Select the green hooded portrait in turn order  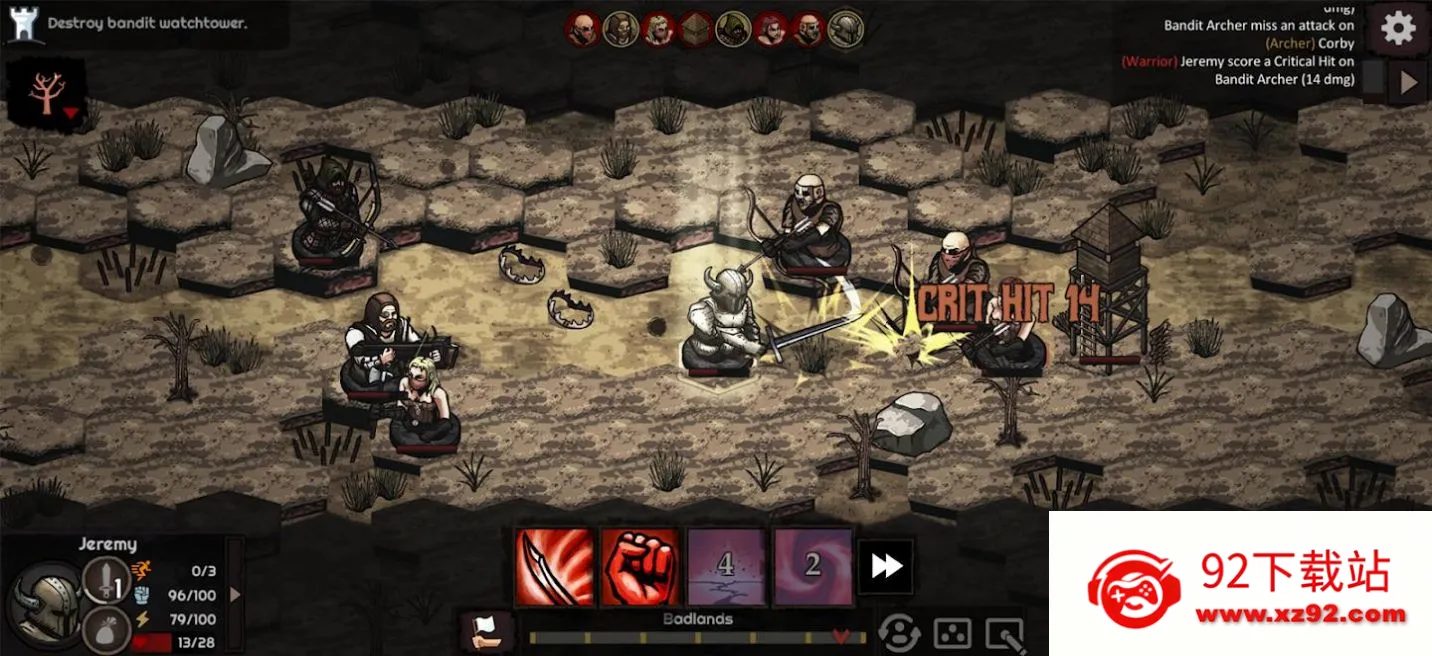pos(733,30)
